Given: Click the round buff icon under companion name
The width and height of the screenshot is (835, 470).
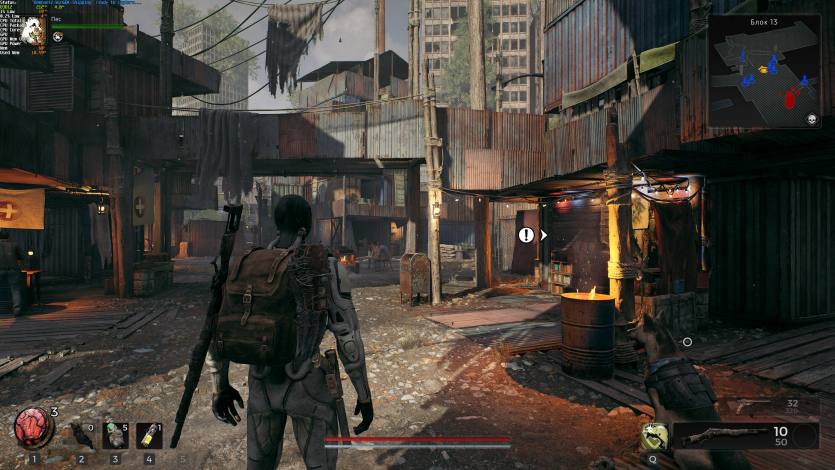Looking at the screenshot, I should (x=58, y=37).
